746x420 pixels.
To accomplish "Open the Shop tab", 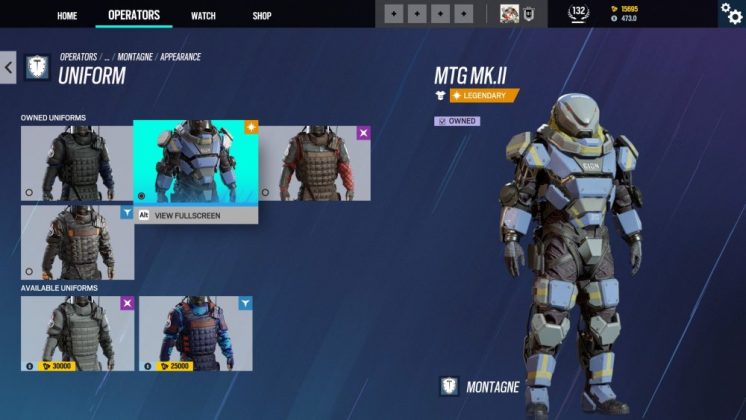I will click(262, 15).
